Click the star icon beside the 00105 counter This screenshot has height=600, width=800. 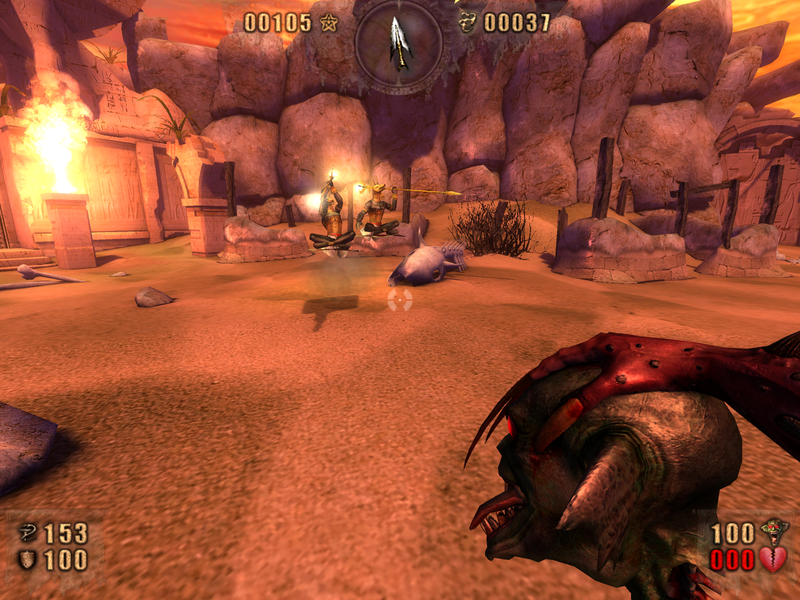pos(329,22)
